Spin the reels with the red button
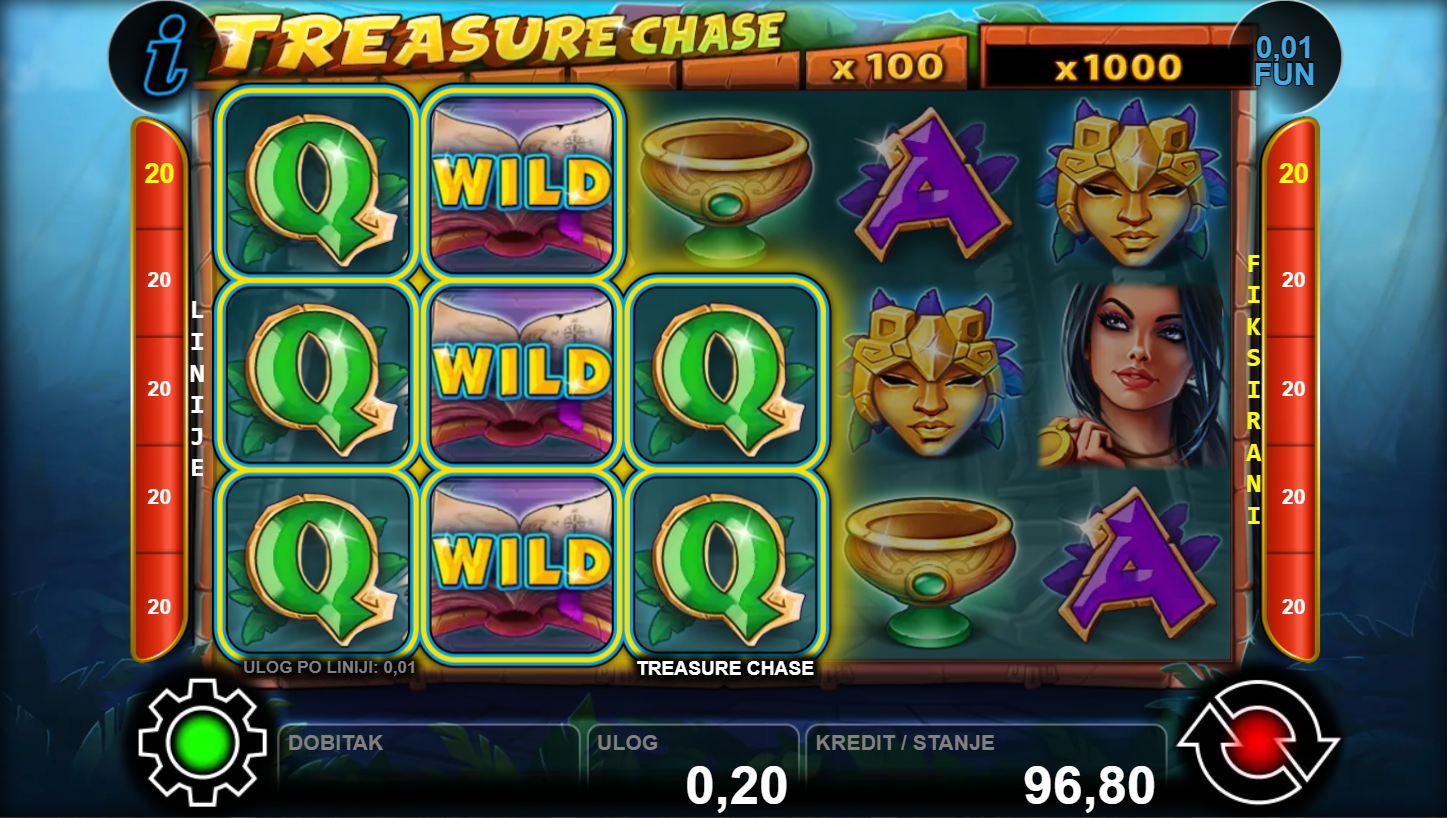This screenshot has width=1447, height=818. tap(1258, 743)
